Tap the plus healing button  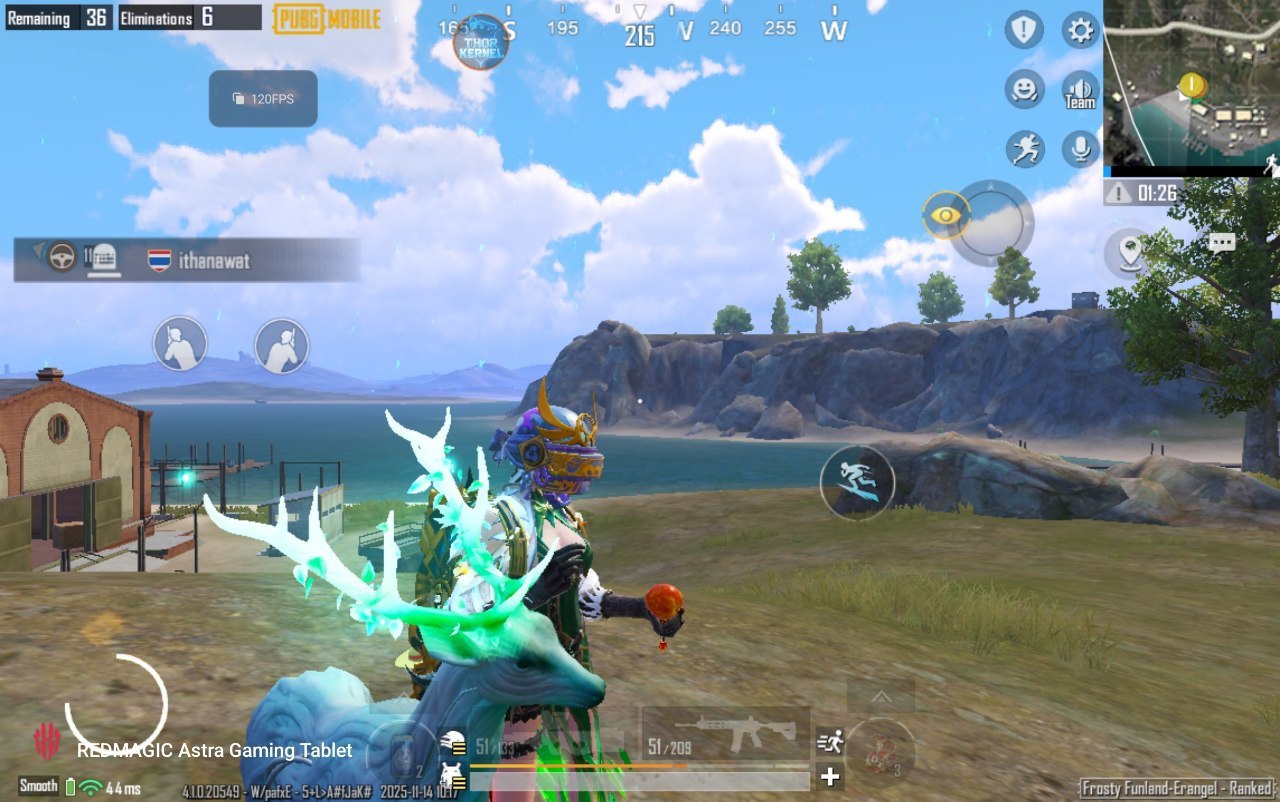830,776
